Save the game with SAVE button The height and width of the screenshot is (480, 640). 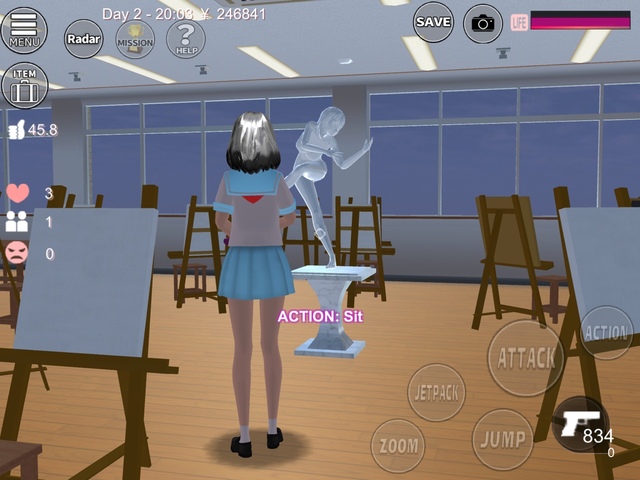[433, 22]
